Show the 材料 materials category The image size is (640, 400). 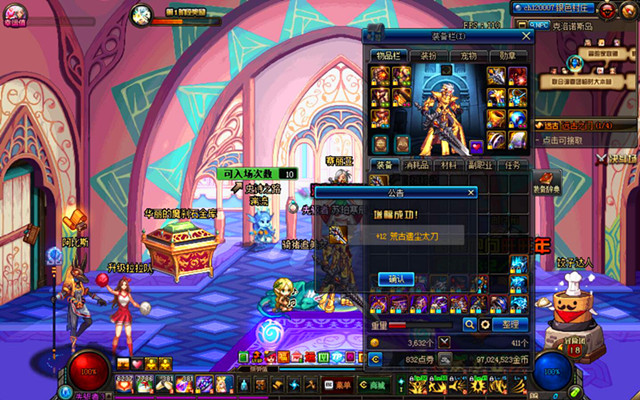(x=448, y=165)
